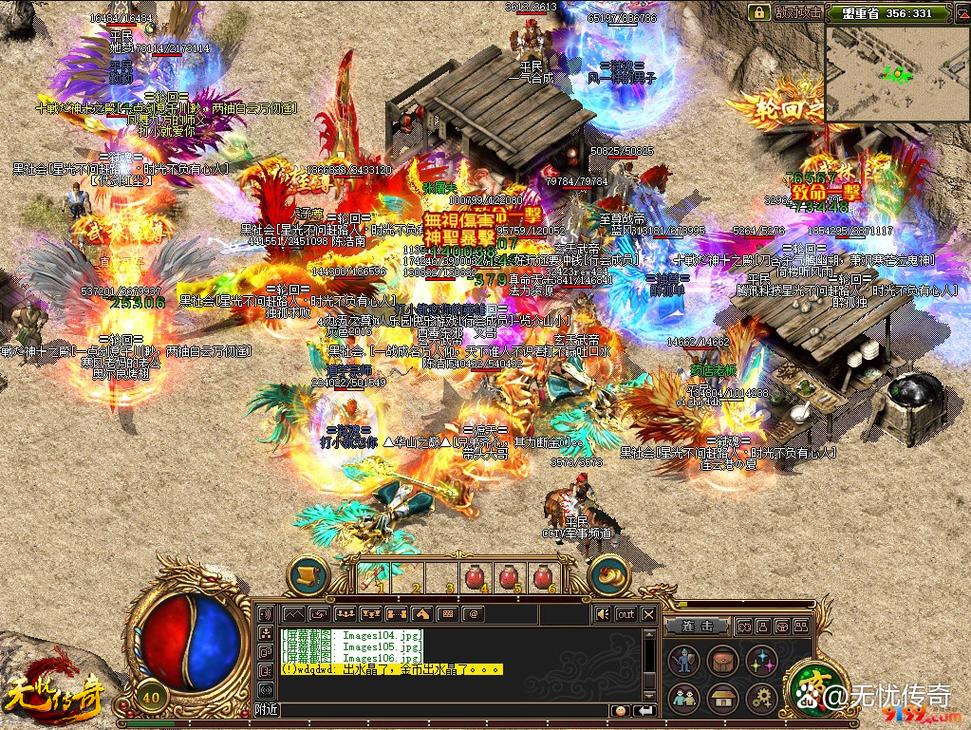Toggle the padlock button beside attack mode
The width and height of the screenshot is (971, 730).
point(760,12)
